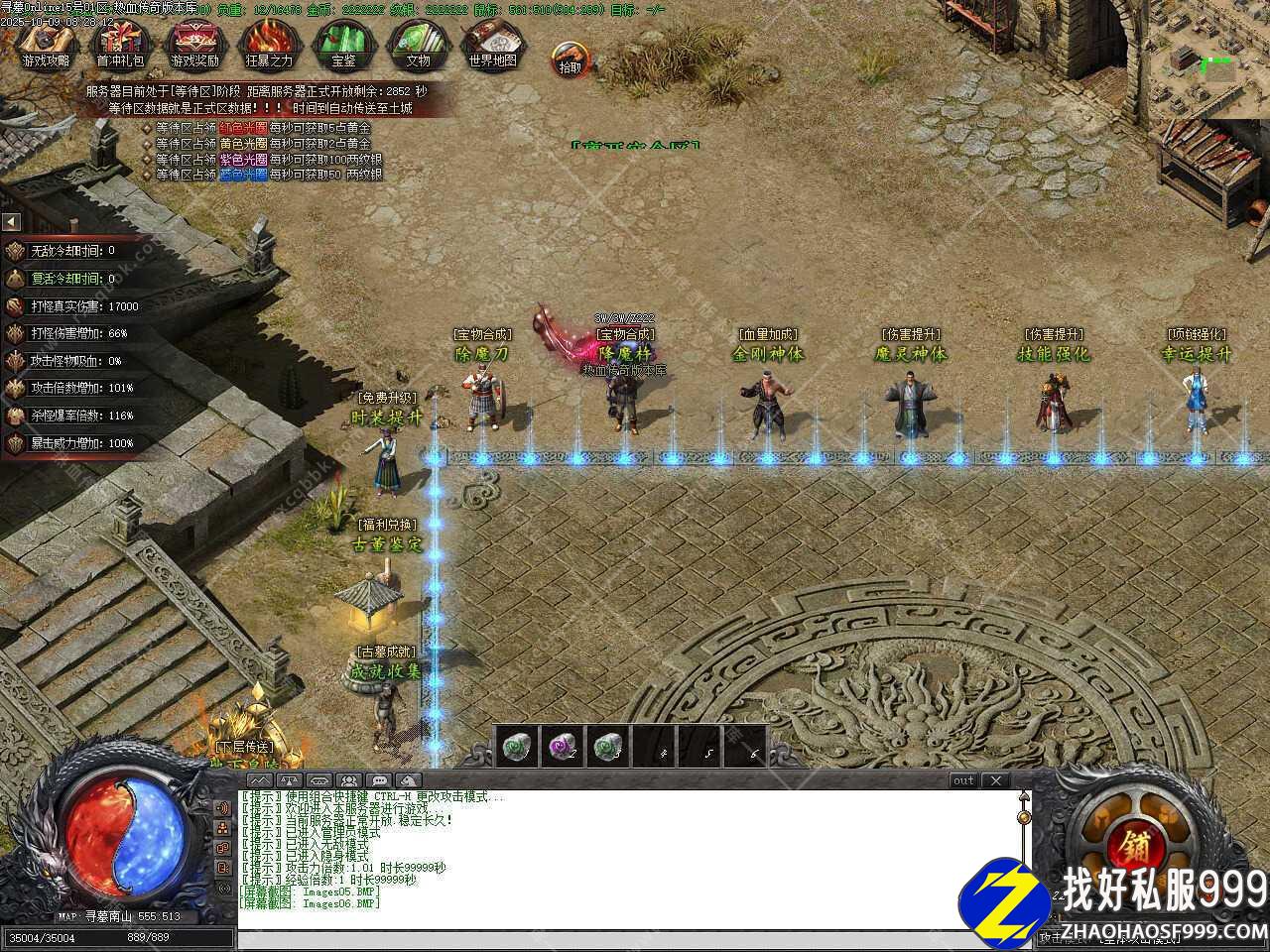Click the 拾取 pickup button
Image resolution: width=1270 pixels, height=952 pixels.
570,59
